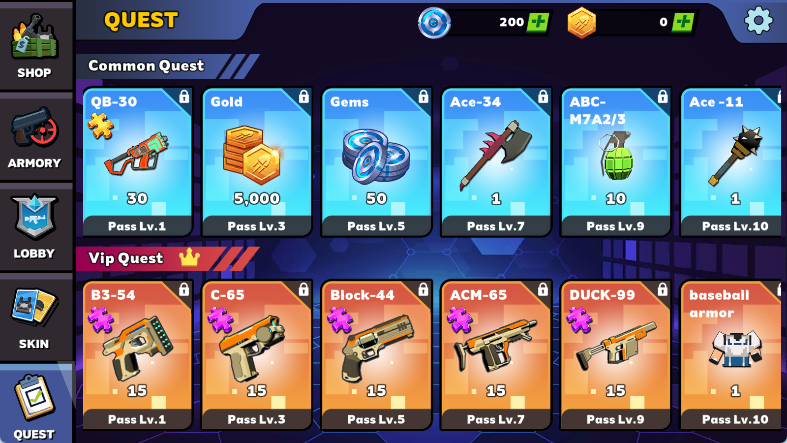Choose the DUCK-99 VIP reward card
This screenshot has height=443, width=787.
coord(615,355)
